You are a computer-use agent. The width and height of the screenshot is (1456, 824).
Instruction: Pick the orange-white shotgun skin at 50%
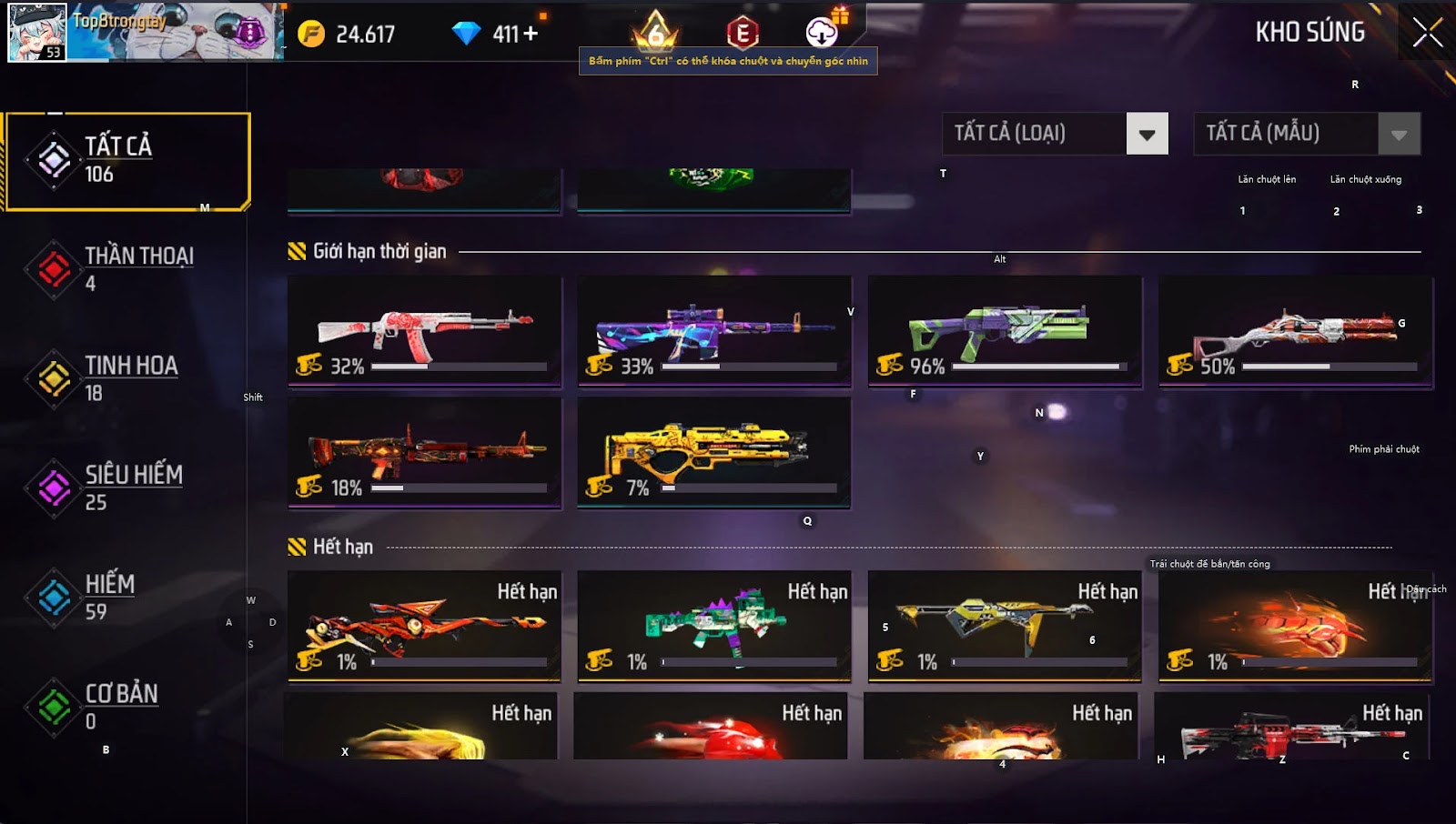click(x=1295, y=331)
